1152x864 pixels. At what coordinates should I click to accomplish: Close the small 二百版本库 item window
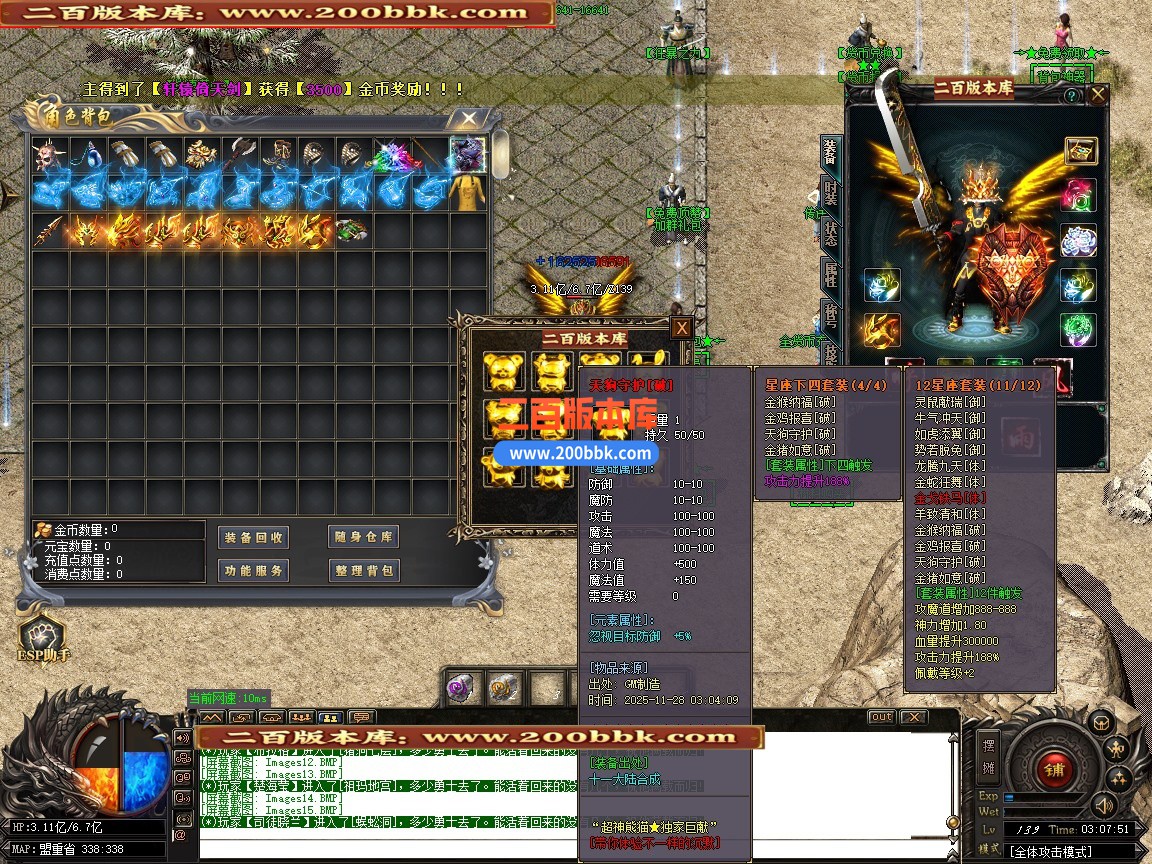681,328
